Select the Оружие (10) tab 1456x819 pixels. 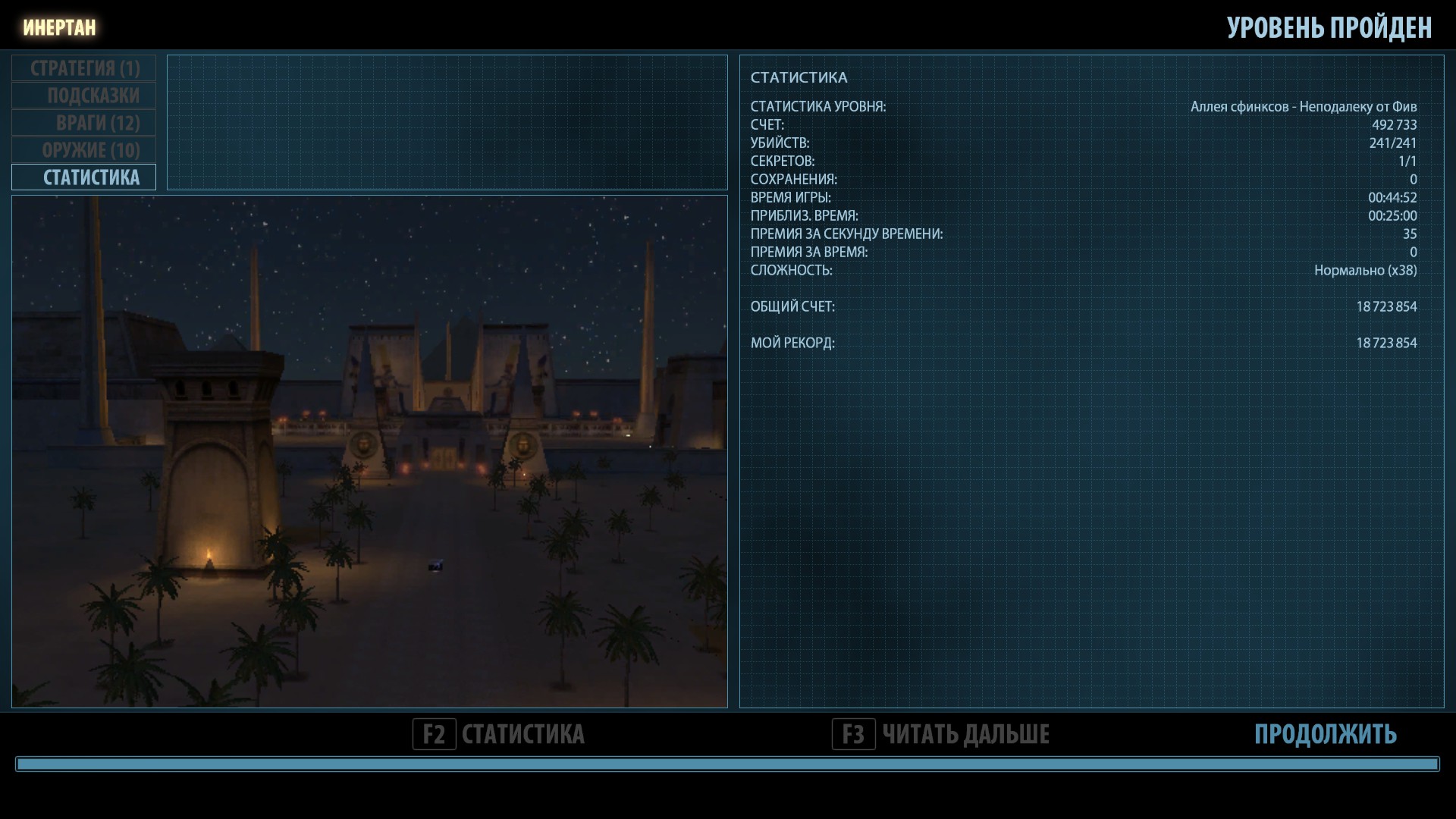[84, 150]
